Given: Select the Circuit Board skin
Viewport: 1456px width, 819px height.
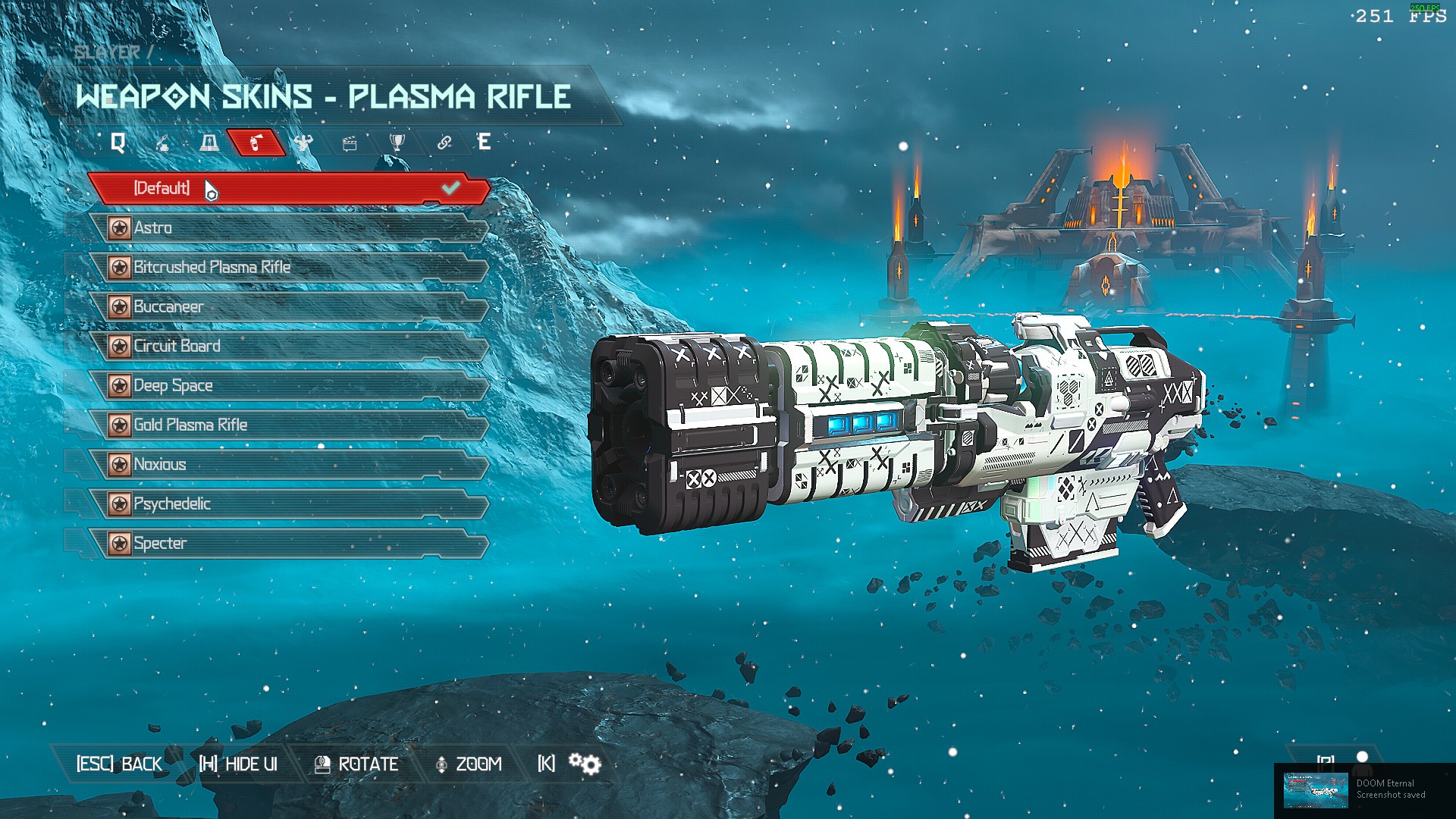Looking at the screenshot, I should [288, 346].
